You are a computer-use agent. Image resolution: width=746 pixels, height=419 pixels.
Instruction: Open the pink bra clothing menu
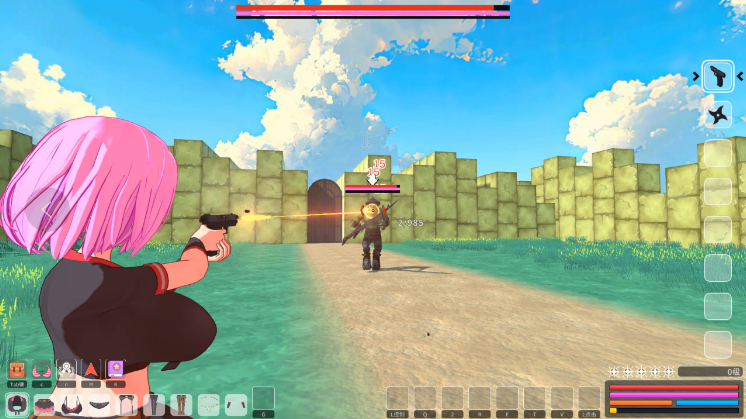[42, 369]
